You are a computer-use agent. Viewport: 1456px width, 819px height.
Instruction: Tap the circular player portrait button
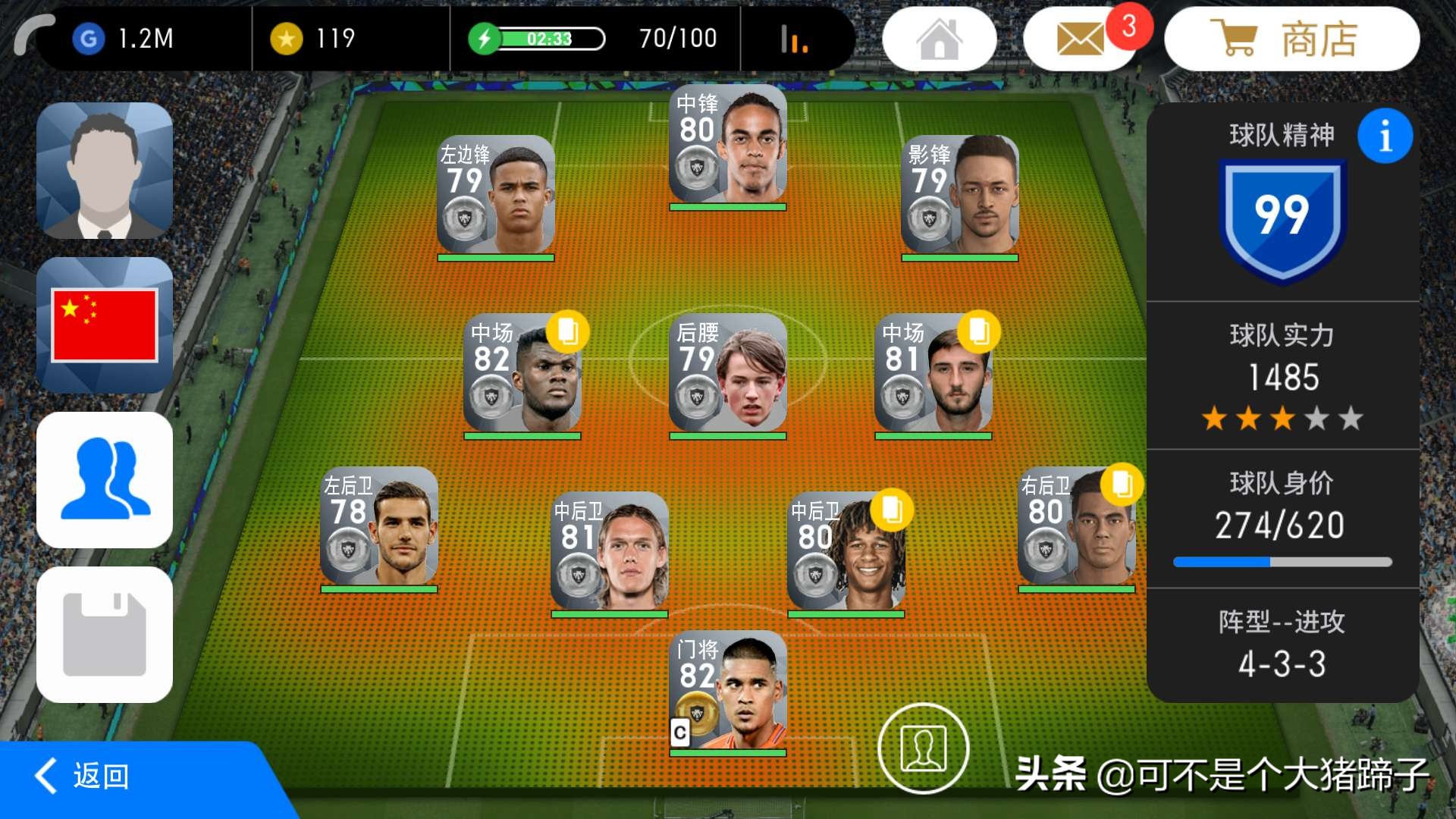[923, 748]
